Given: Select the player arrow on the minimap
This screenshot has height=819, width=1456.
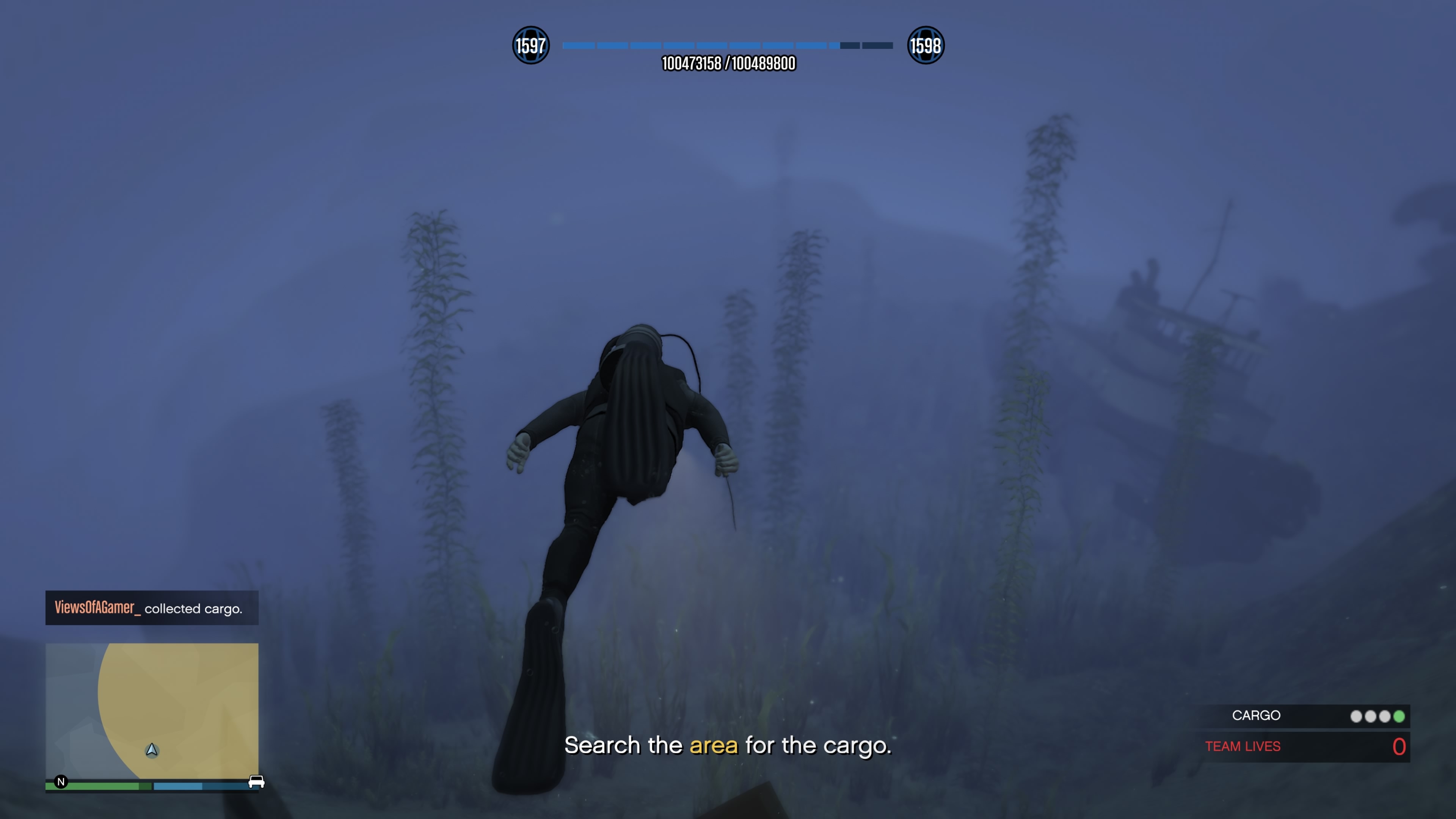Looking at the screenshot, I should click(x=152, y=750).
